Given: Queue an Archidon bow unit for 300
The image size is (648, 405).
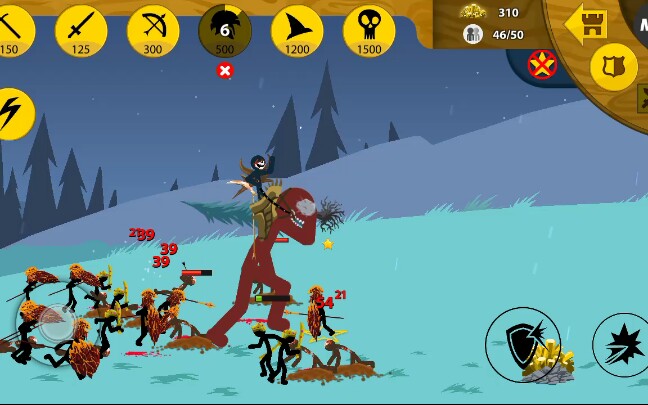Looking at the screenshot, I should pos(153,30).
